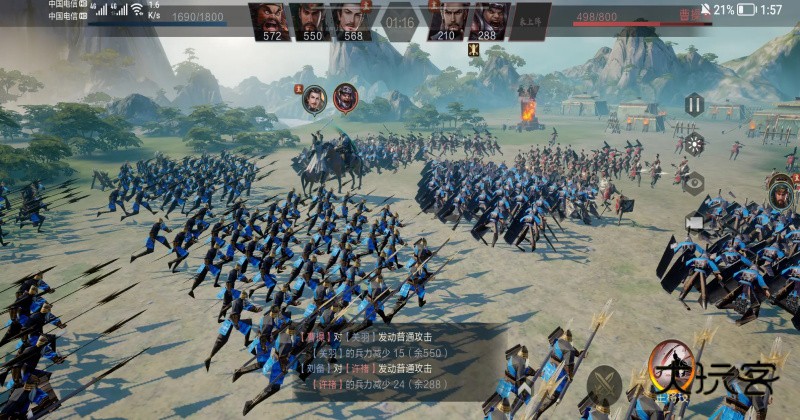Select the enemy general portrait with 210 troops
Screen dimensions: 800x420
pyautogui.click(x=446, y=21)
